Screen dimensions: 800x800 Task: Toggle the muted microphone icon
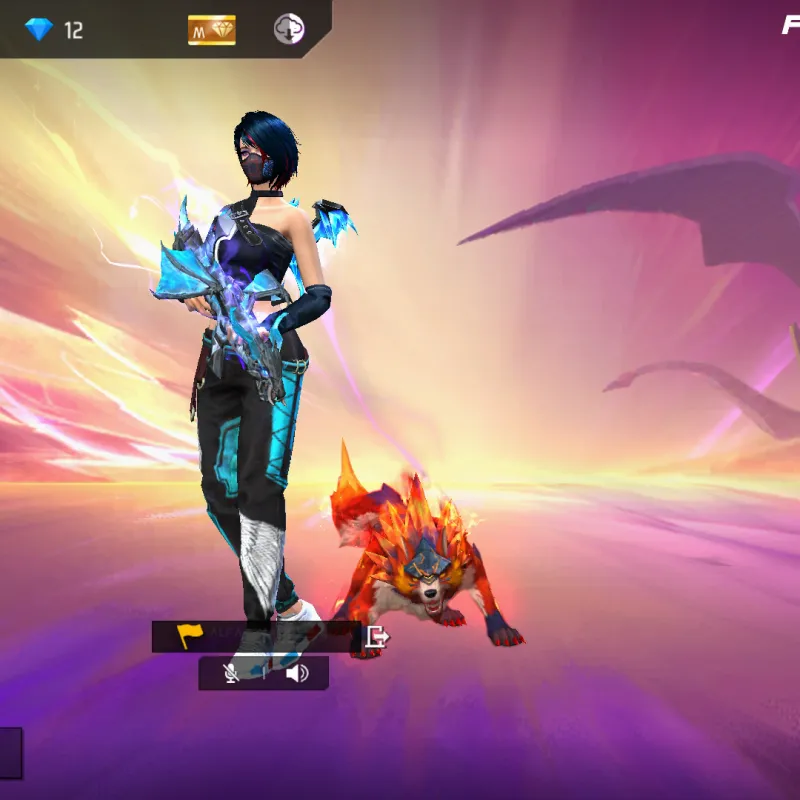(231, 673)
